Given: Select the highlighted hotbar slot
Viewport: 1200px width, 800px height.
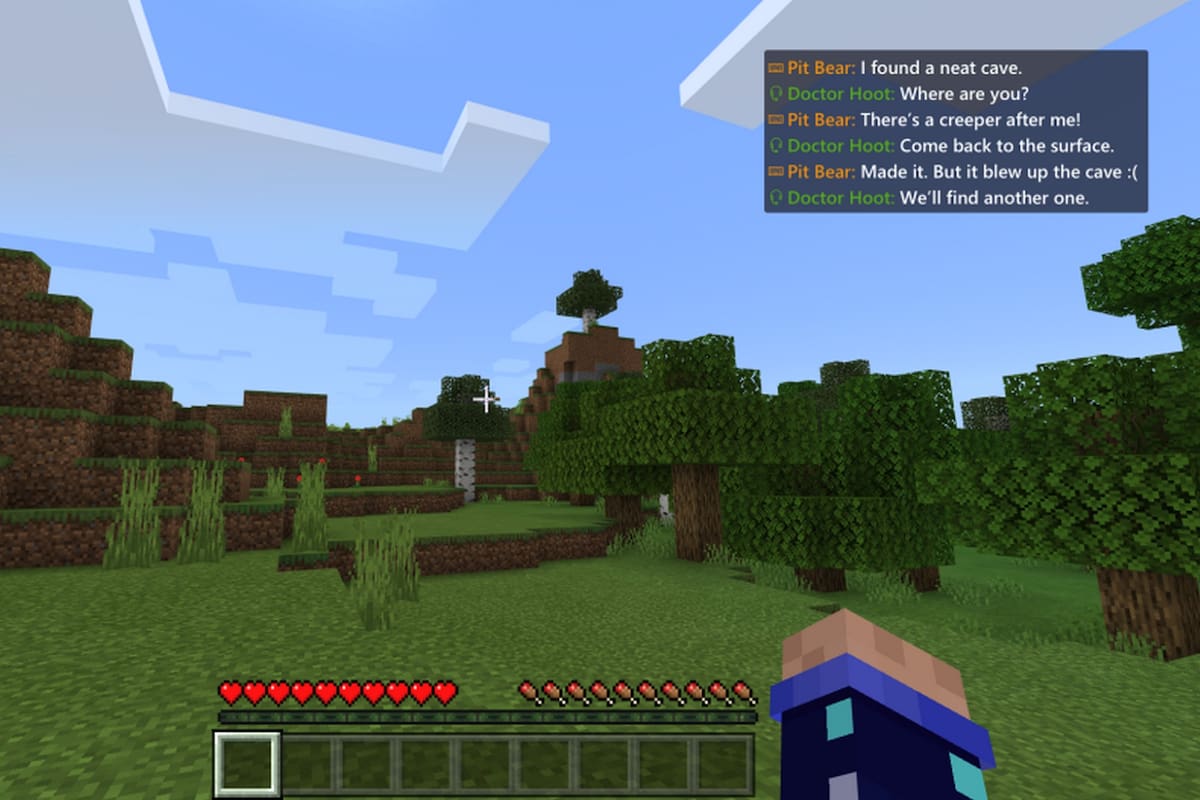Looking at the screenshot, I should pyautogui.click(x=247, y=765).
